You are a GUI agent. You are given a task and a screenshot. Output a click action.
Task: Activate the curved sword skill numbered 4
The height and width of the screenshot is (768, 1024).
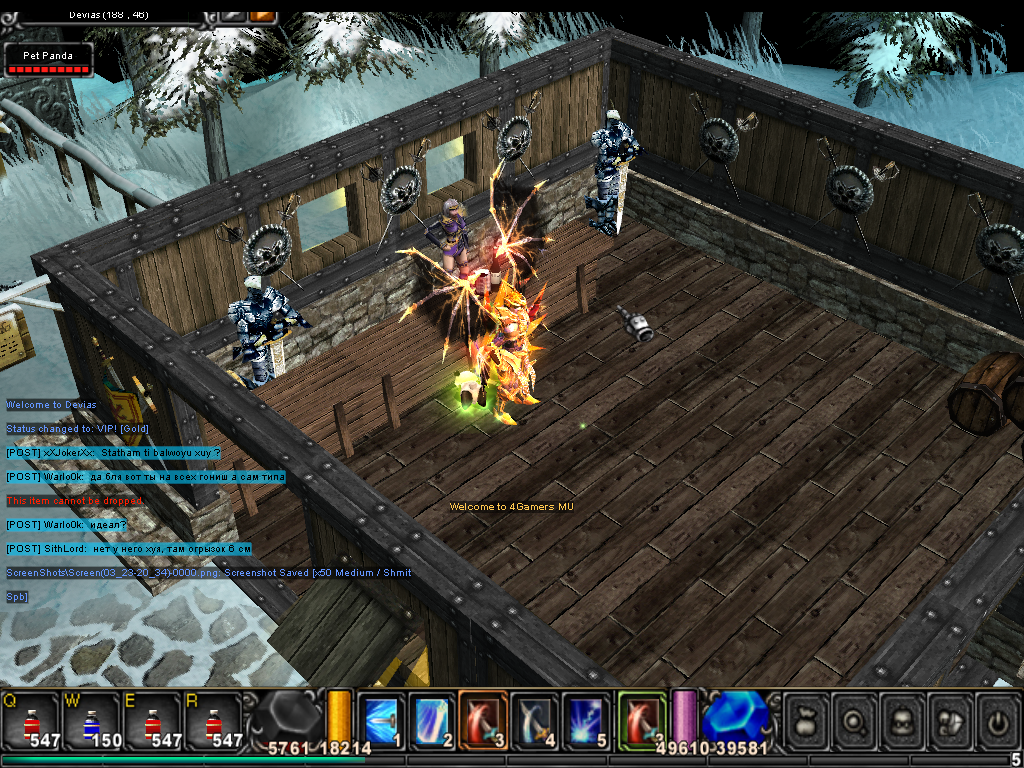535,720
